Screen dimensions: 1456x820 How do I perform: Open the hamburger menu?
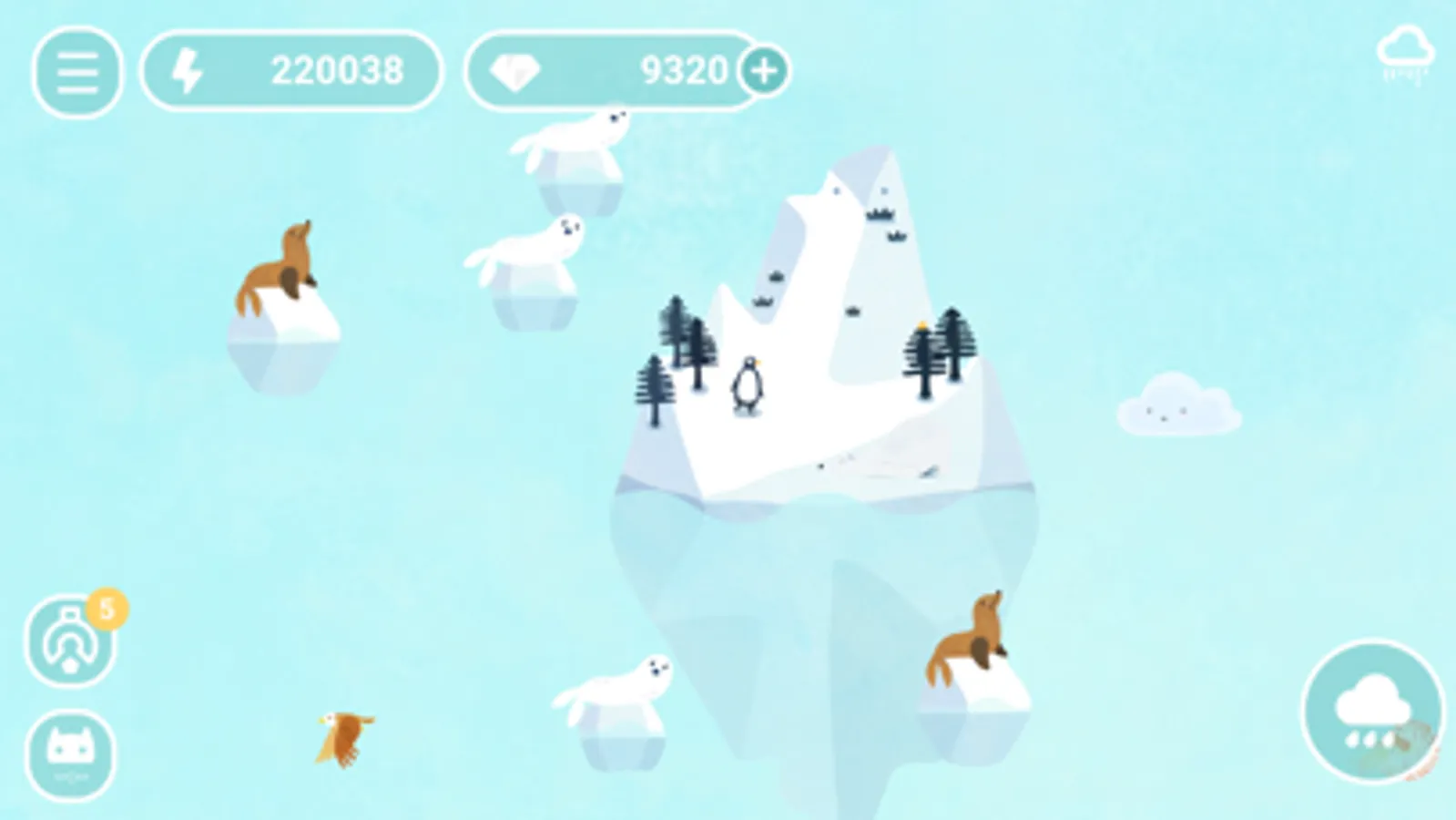[76, 71]
